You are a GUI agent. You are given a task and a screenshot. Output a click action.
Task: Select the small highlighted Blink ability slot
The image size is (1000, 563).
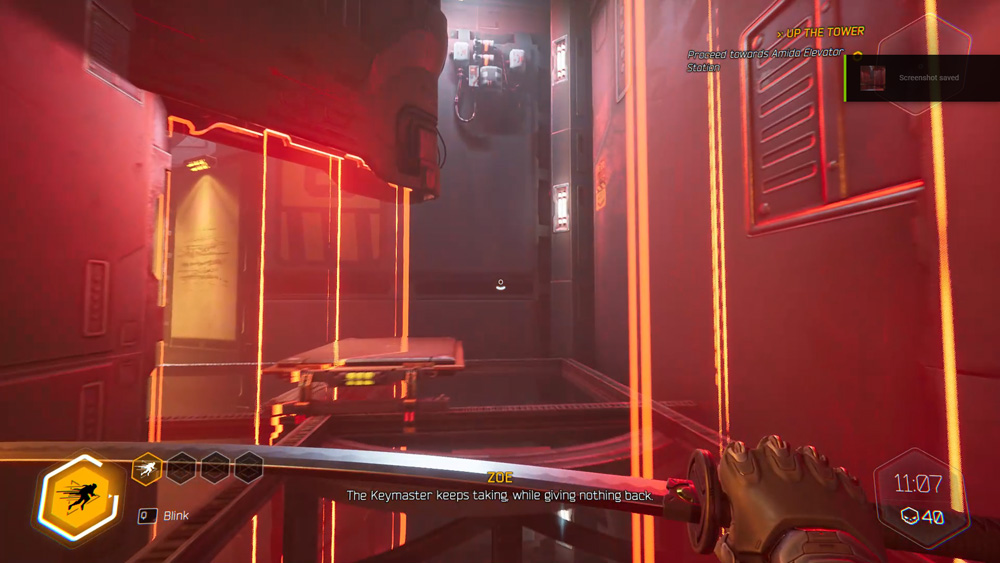(147, 467)
